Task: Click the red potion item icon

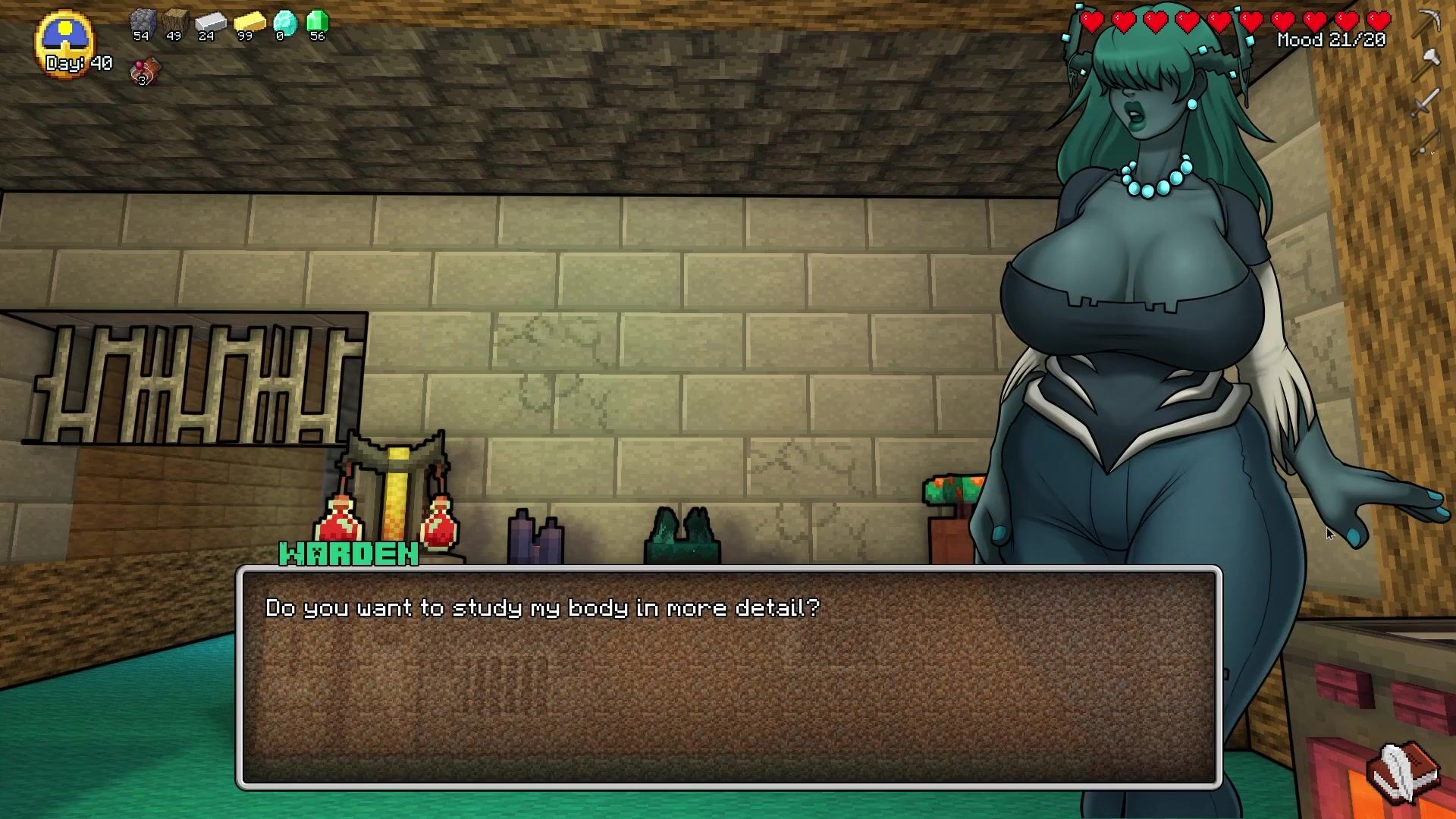Action: coord(145,71)
